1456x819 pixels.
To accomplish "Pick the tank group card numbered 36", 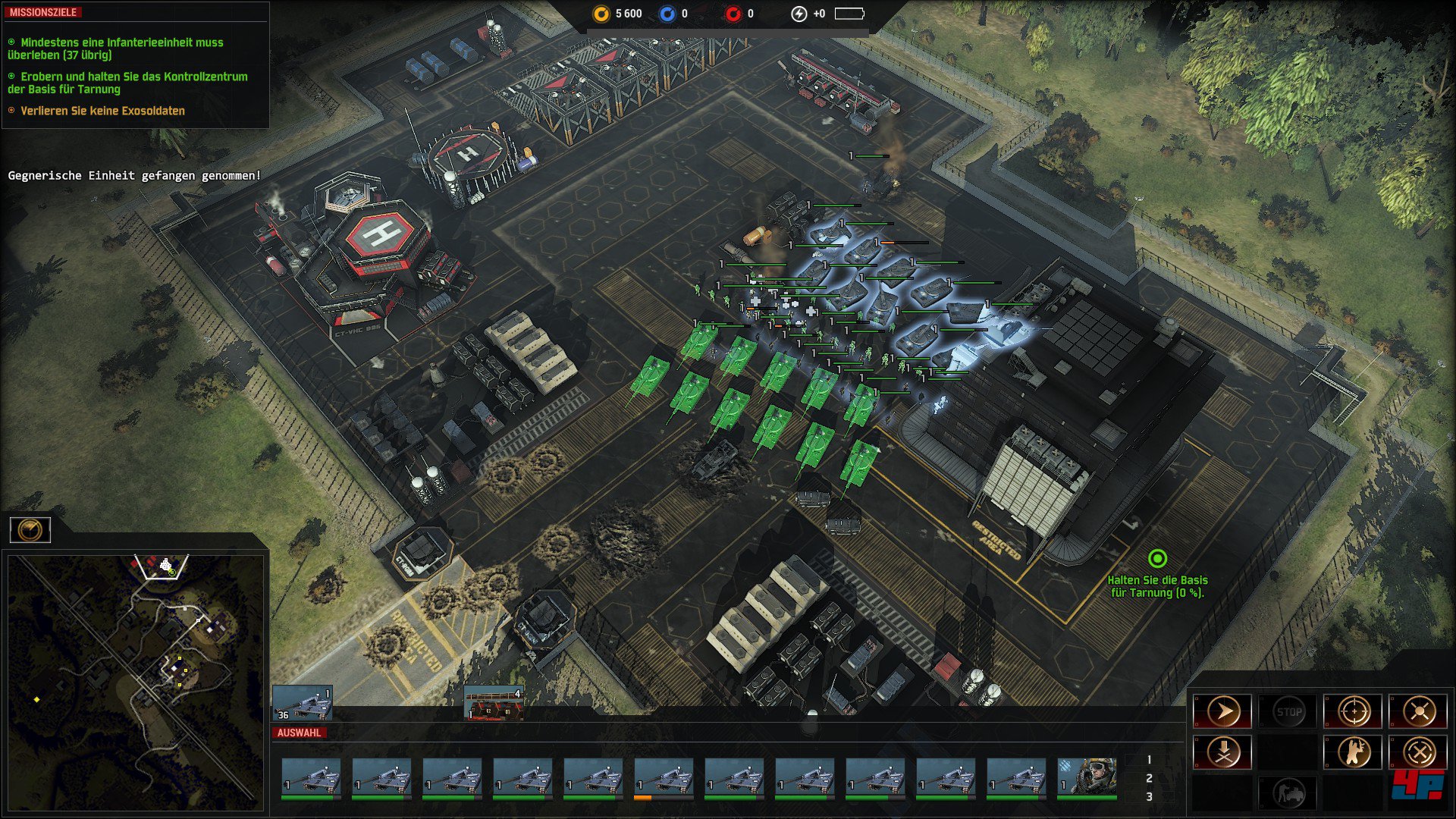I will tap(302, 703).
